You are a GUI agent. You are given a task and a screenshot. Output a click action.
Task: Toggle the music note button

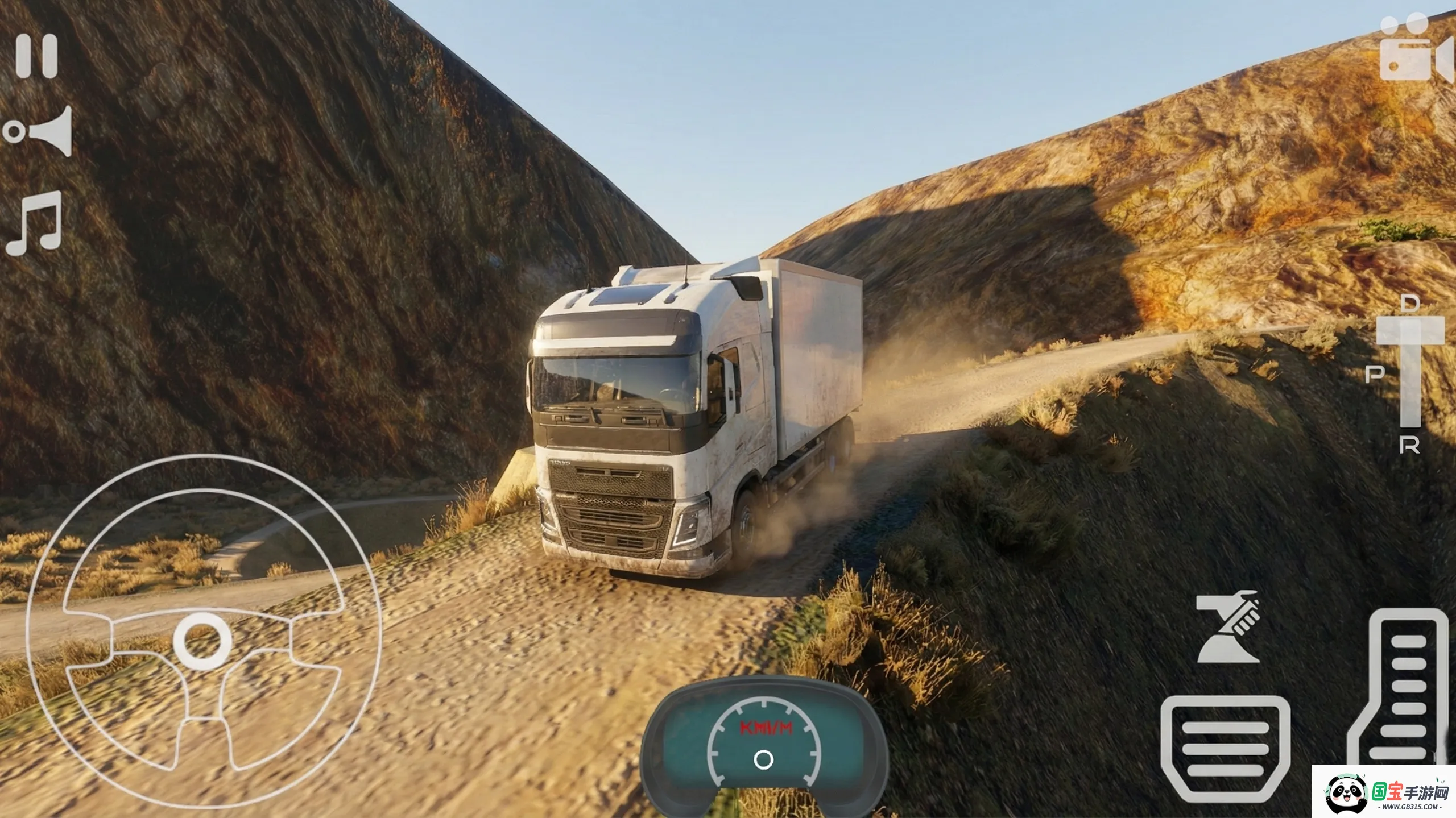click(x=34, y=223)
